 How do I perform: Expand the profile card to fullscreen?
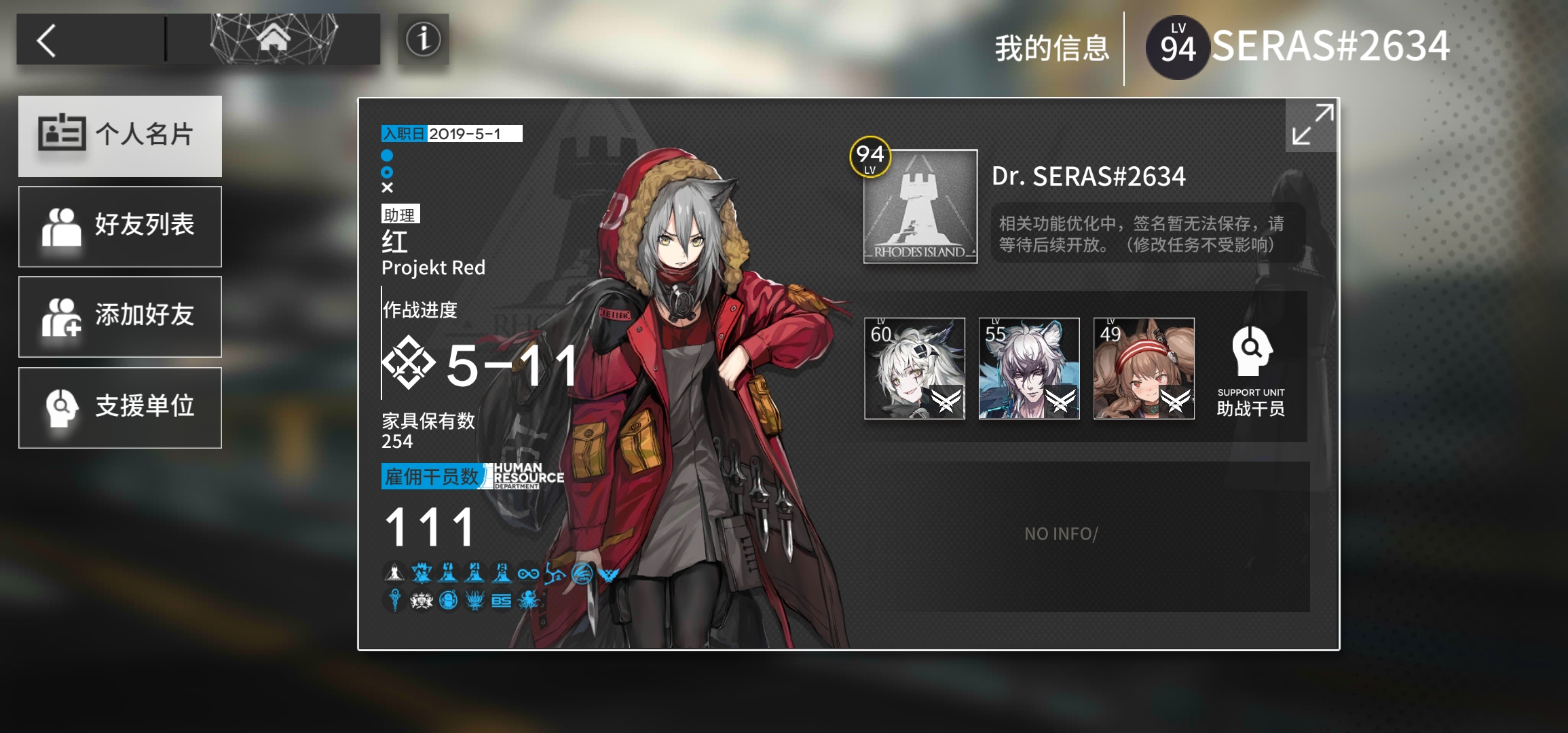pos(1312,125)
